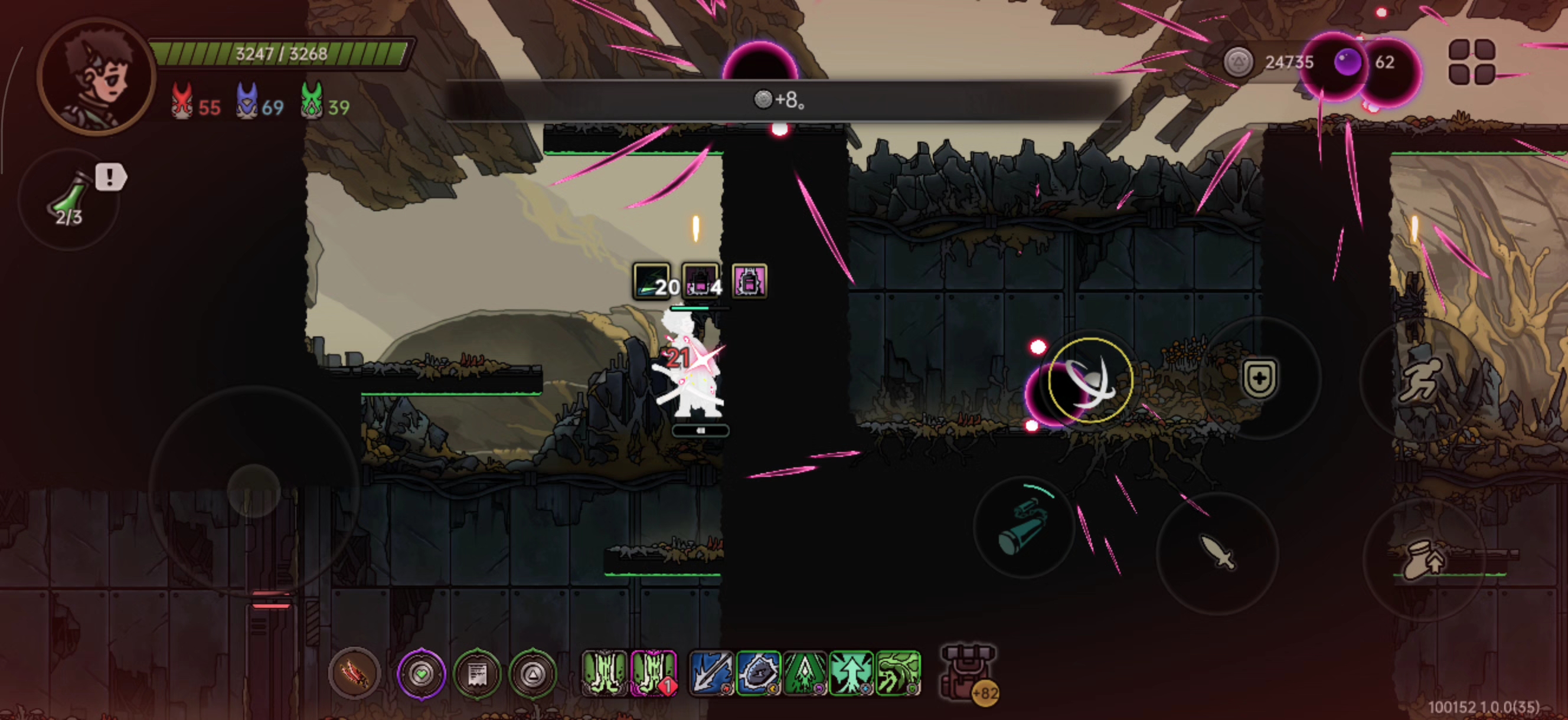
Task: Select the light-teal upward arrow skill icon
Action: pos(851,673)
